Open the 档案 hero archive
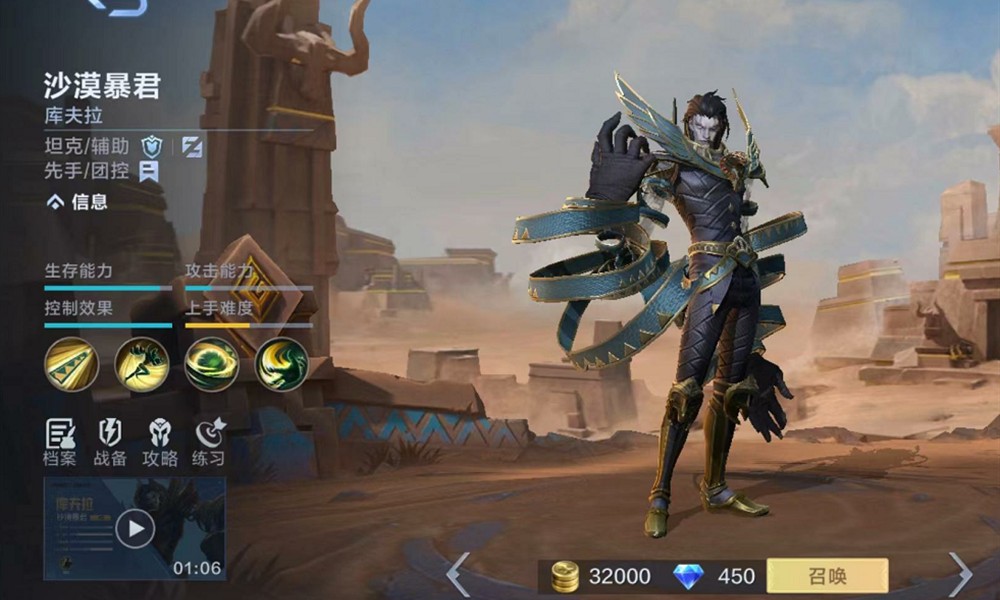 (x=62, y=443)
